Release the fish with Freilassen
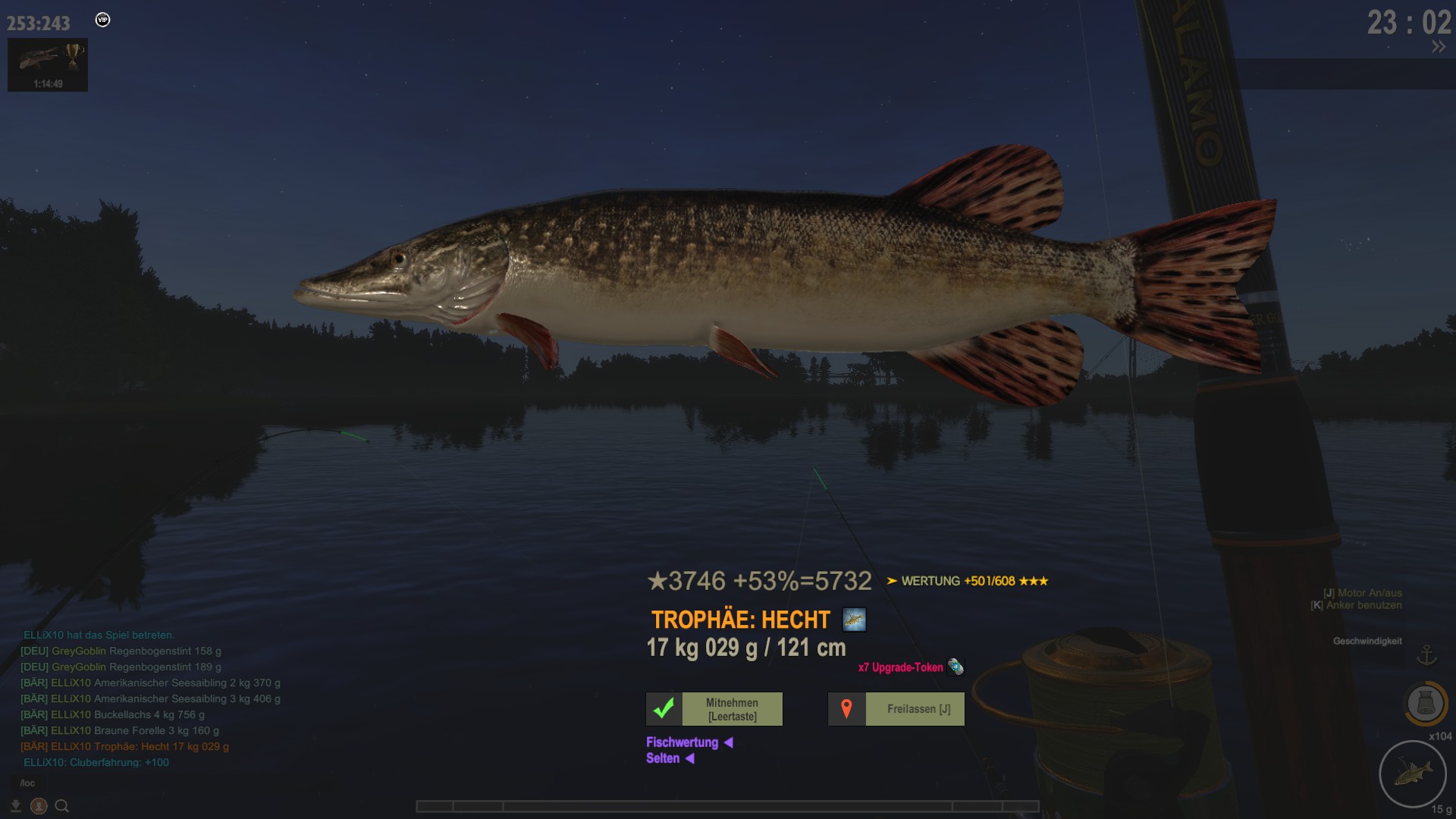Viewport: 1456px width, 819px height. tap(896, 709)
